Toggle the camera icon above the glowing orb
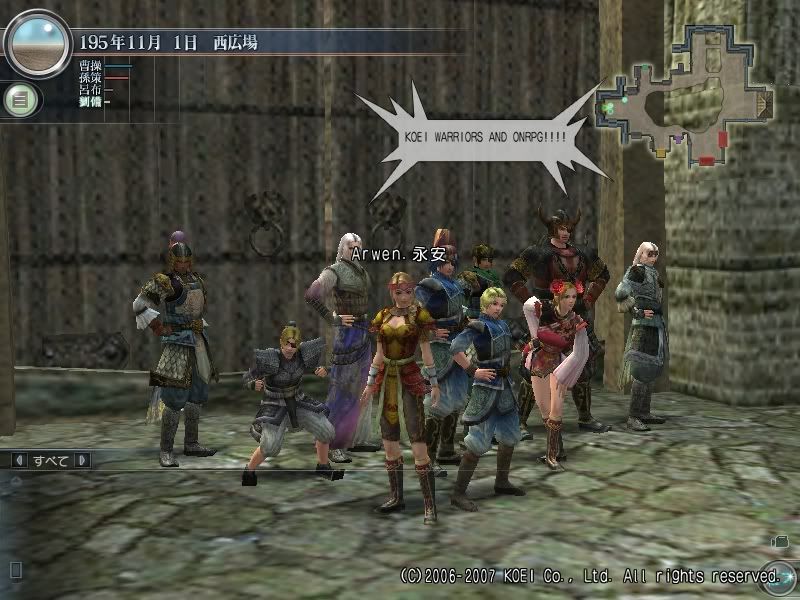The height and width of the screenshot is (600, 800). (779, 541)
